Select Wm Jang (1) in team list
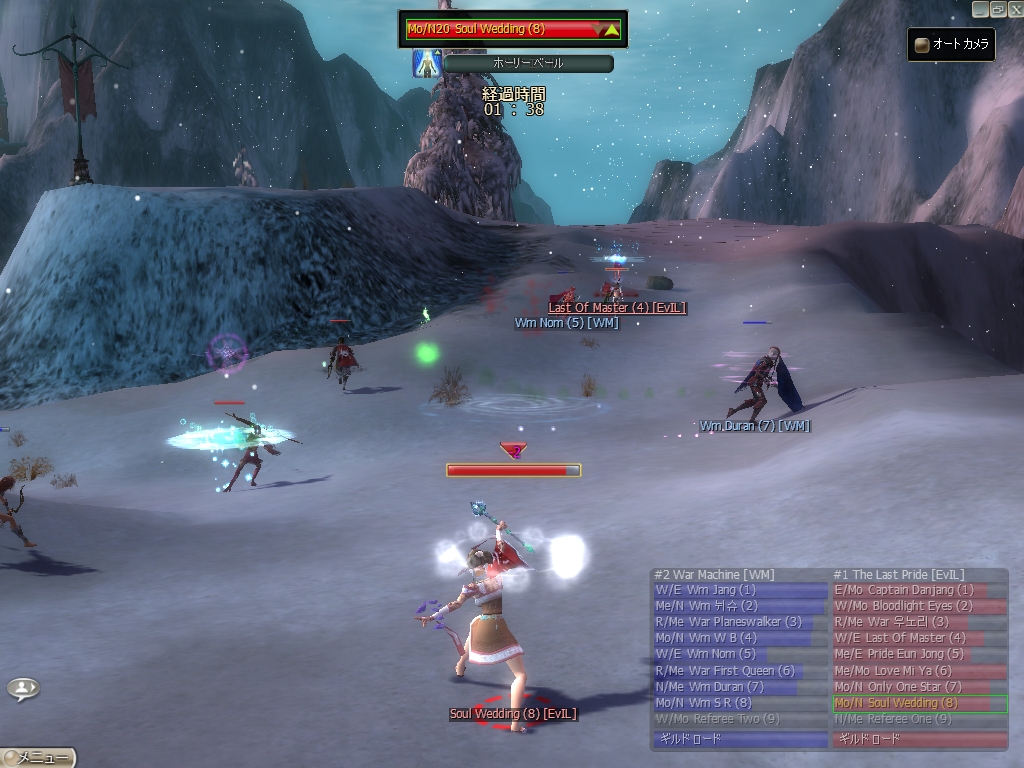 (739, 590)
